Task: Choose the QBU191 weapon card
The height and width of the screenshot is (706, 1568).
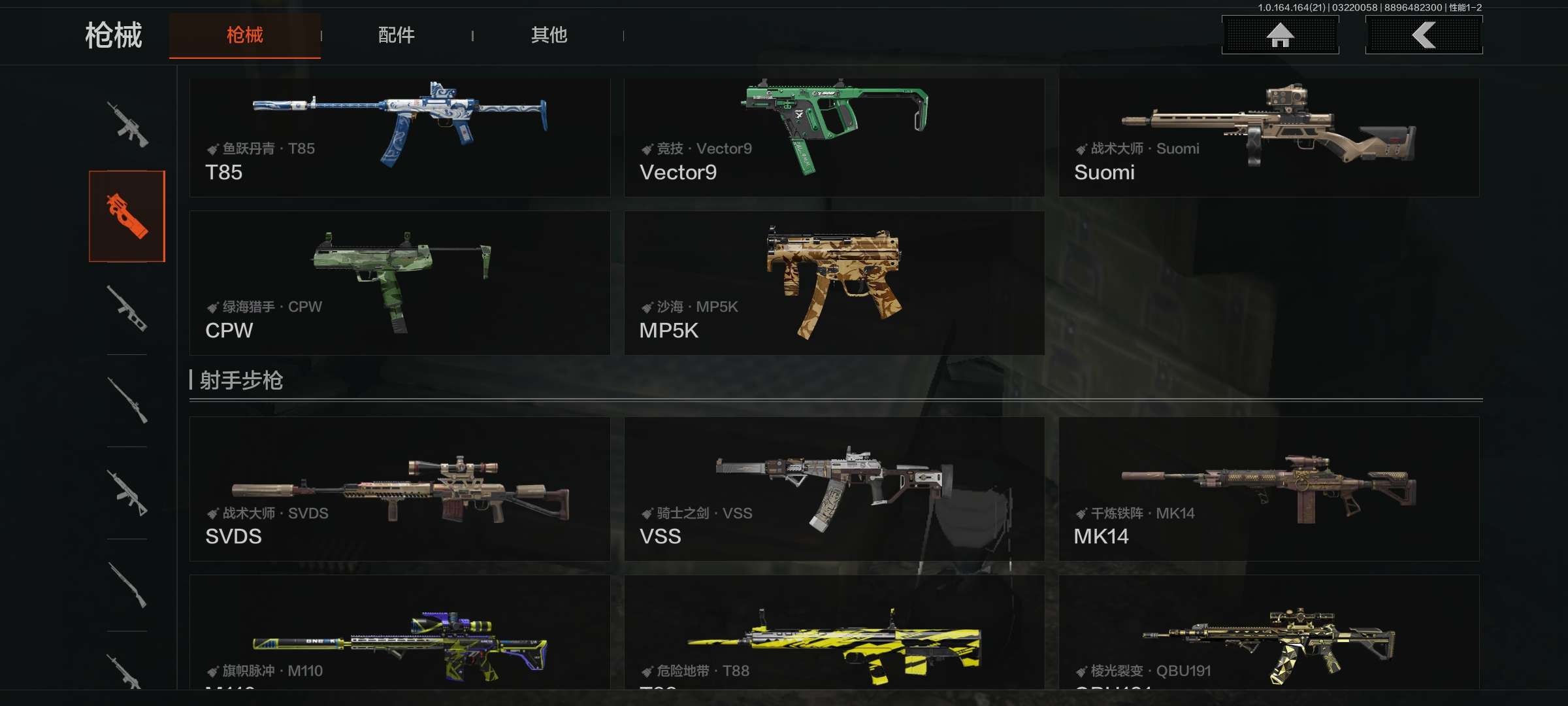Action: click(x=1268, y=633)
